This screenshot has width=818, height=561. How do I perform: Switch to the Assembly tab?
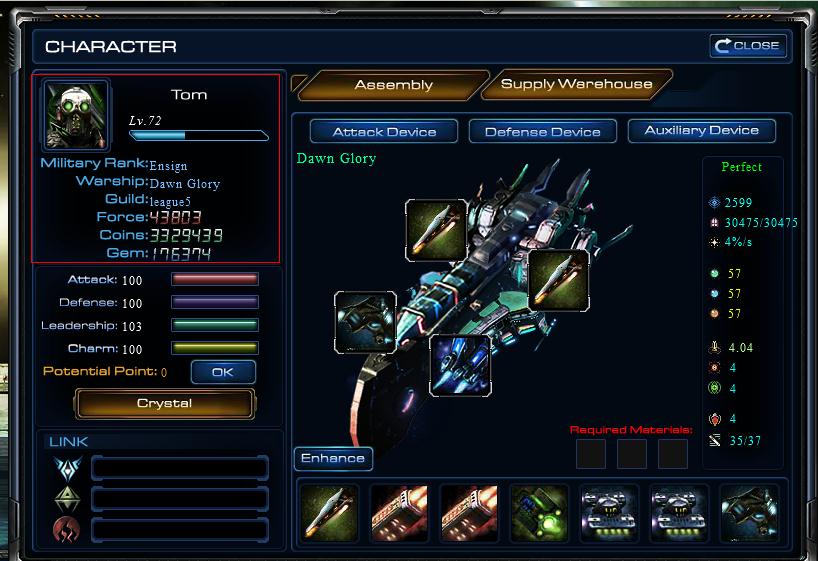393,85
